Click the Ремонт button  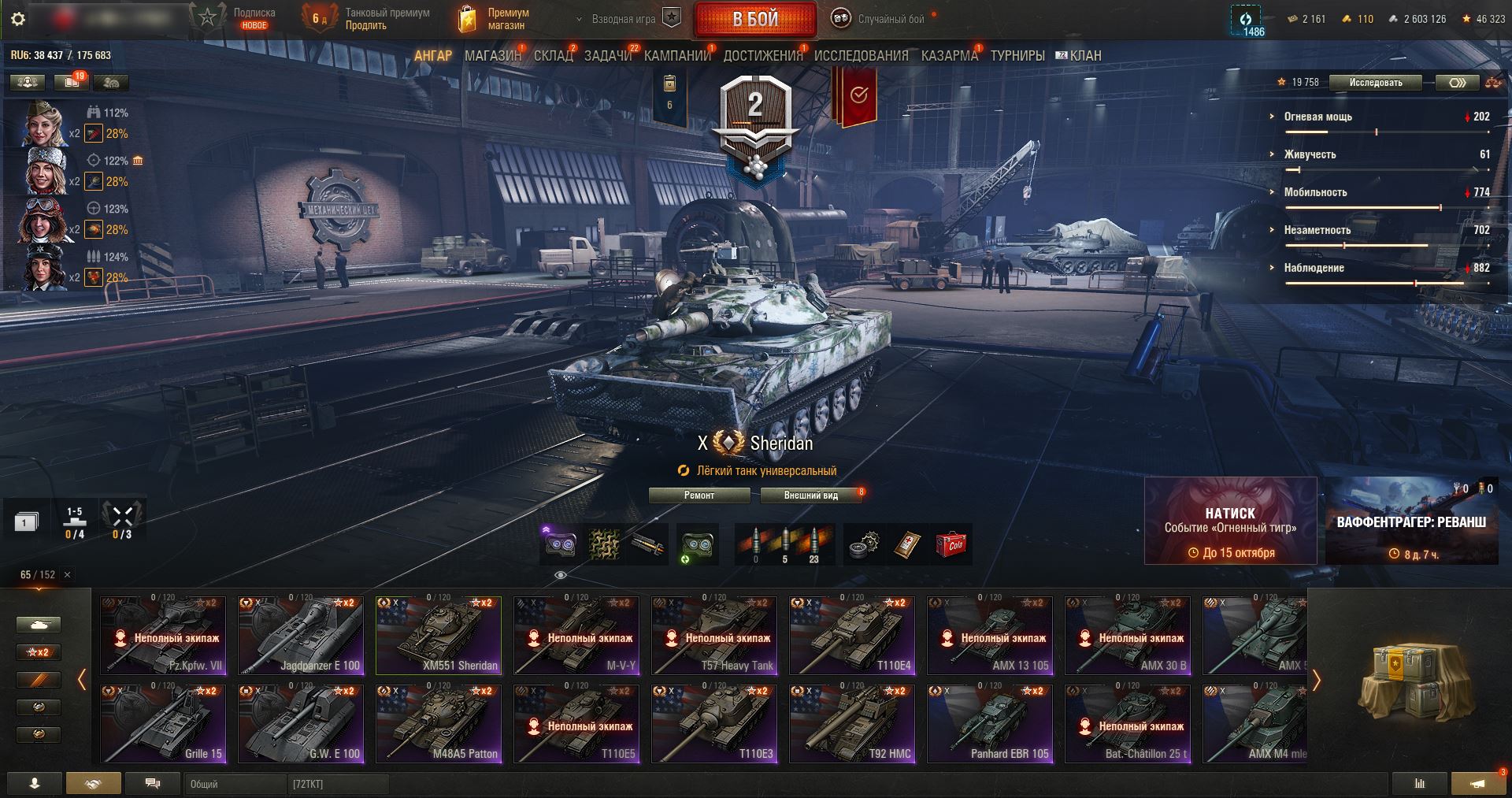click(x=699, y=496)
